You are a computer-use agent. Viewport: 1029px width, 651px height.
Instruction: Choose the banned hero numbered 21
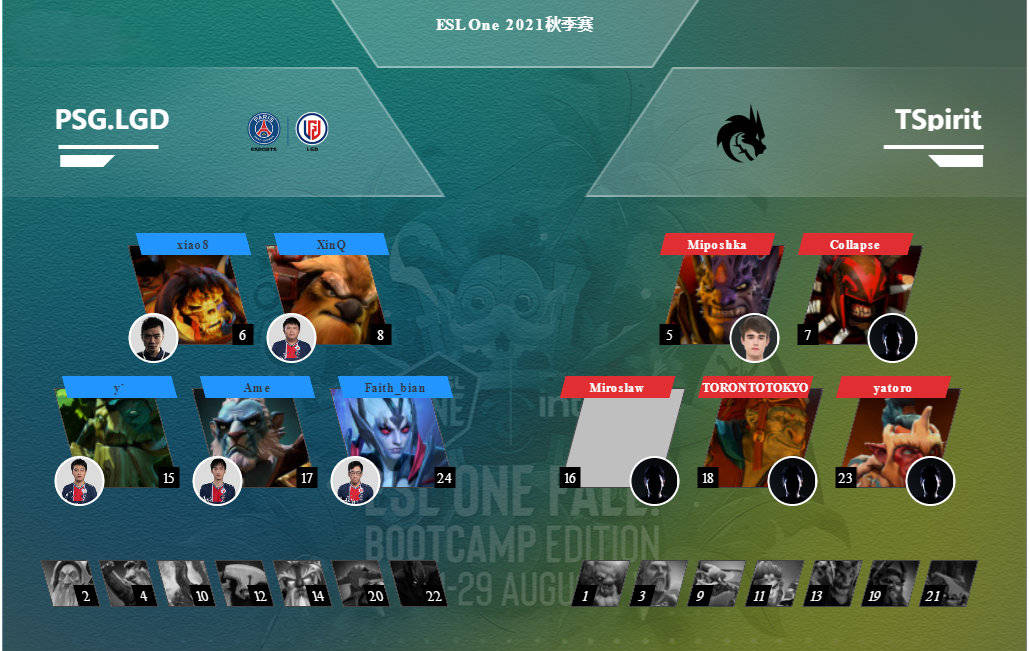pos(948,583)
